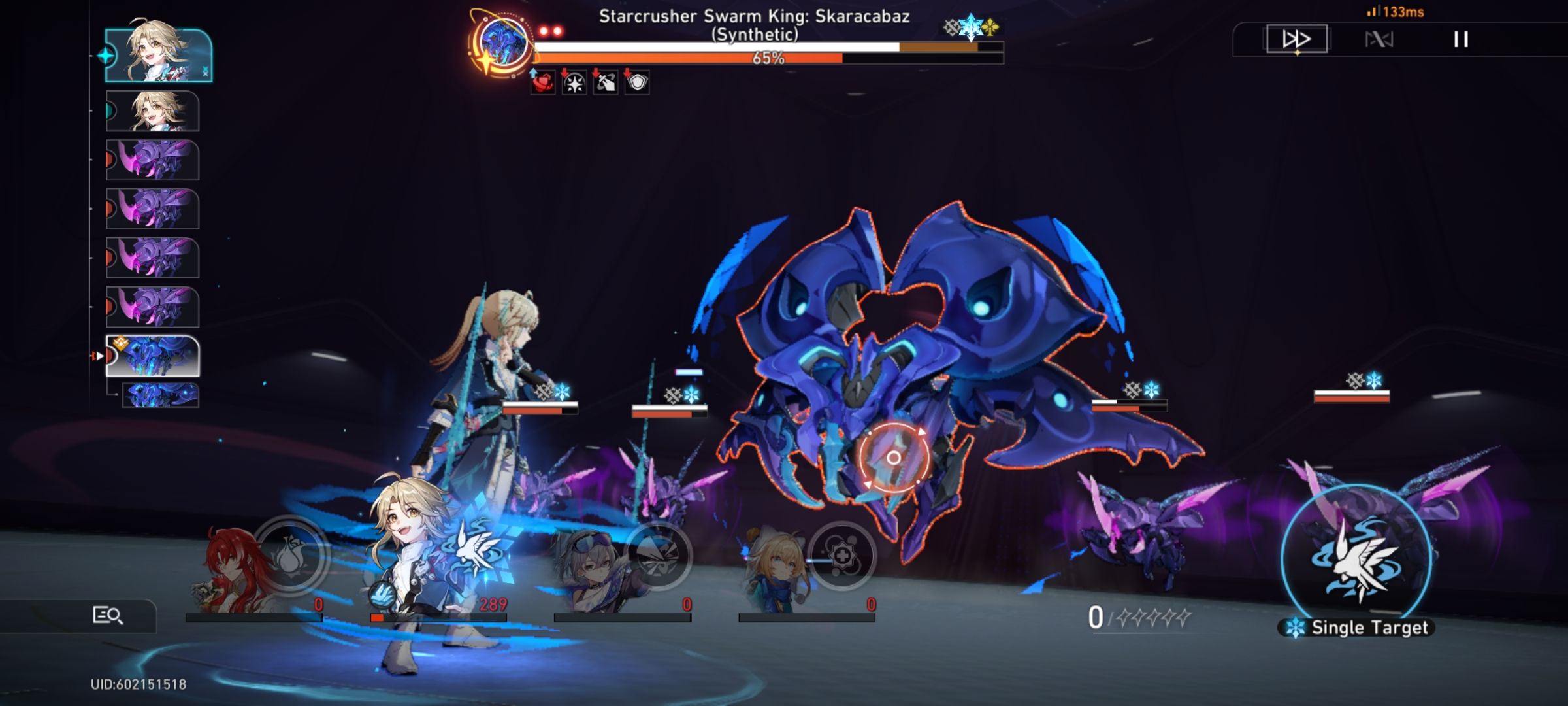1568x706 pixels.
Task: Click the ice weakness icon beside the boss name
Action: [972, 27]
